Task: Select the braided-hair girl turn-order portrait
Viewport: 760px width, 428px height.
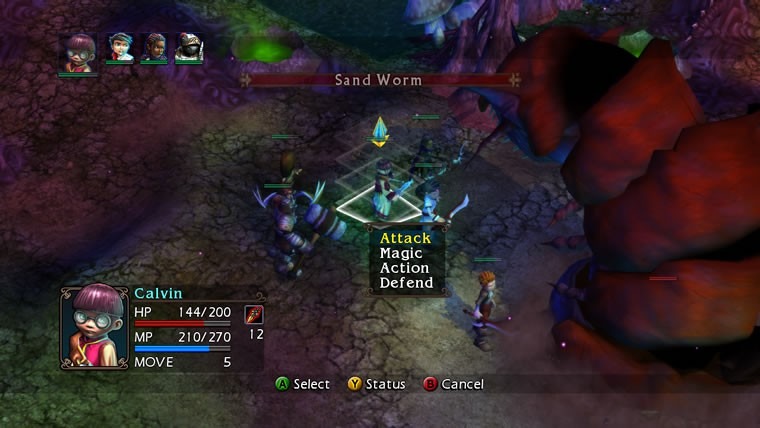Action: 155,47
